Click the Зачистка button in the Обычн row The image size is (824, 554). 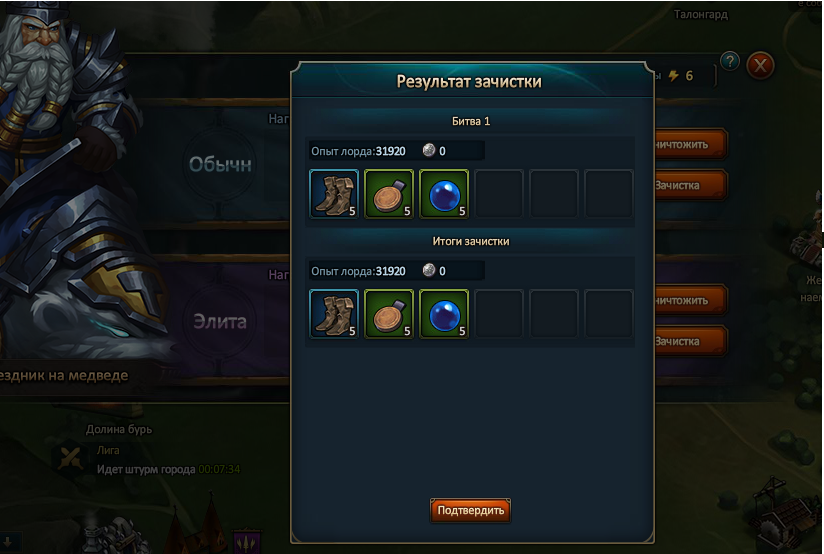pyautogui.click(x=689, y=185)
